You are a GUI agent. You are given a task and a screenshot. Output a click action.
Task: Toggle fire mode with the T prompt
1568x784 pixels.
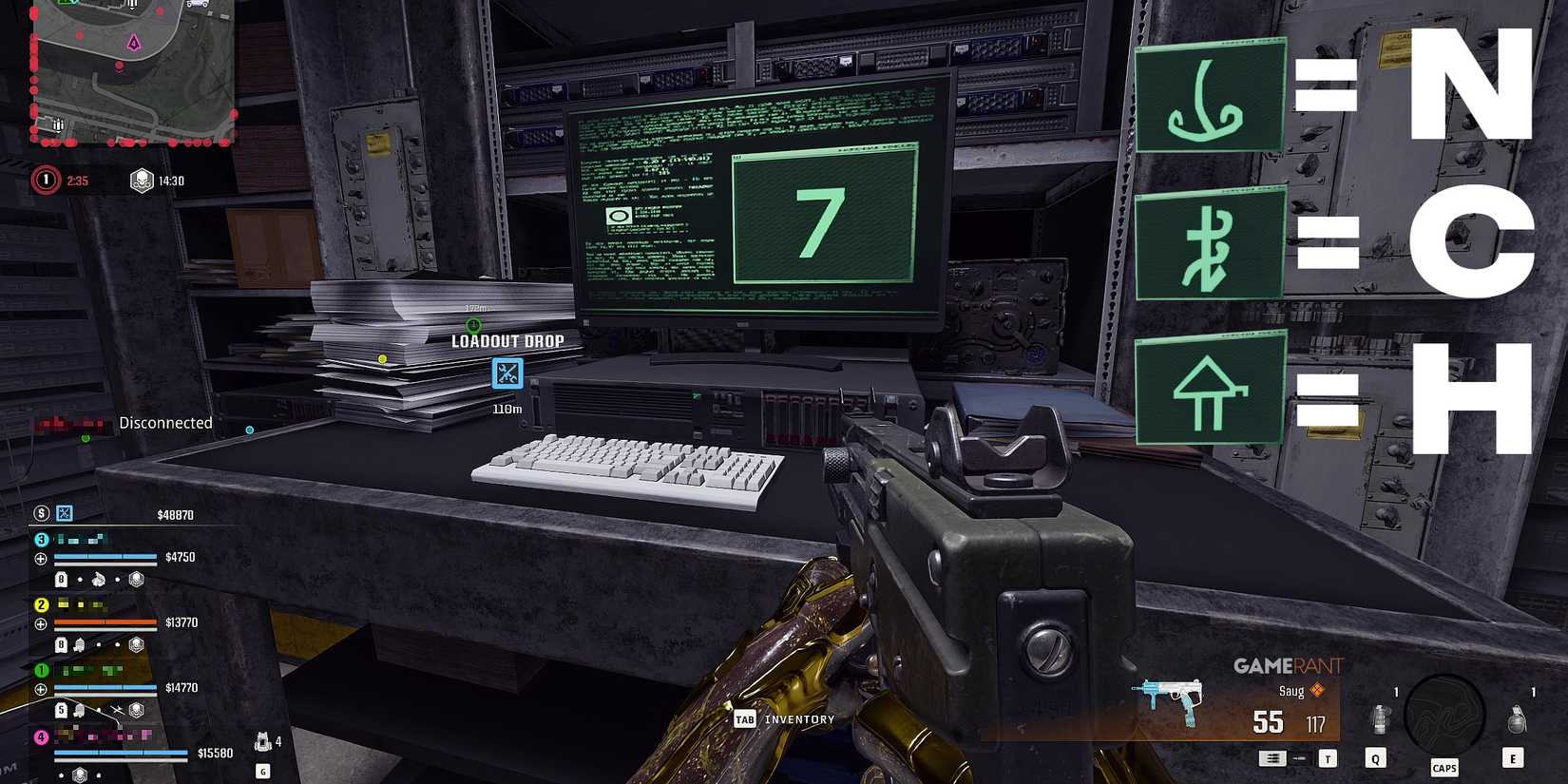(x=1328, y=758)
